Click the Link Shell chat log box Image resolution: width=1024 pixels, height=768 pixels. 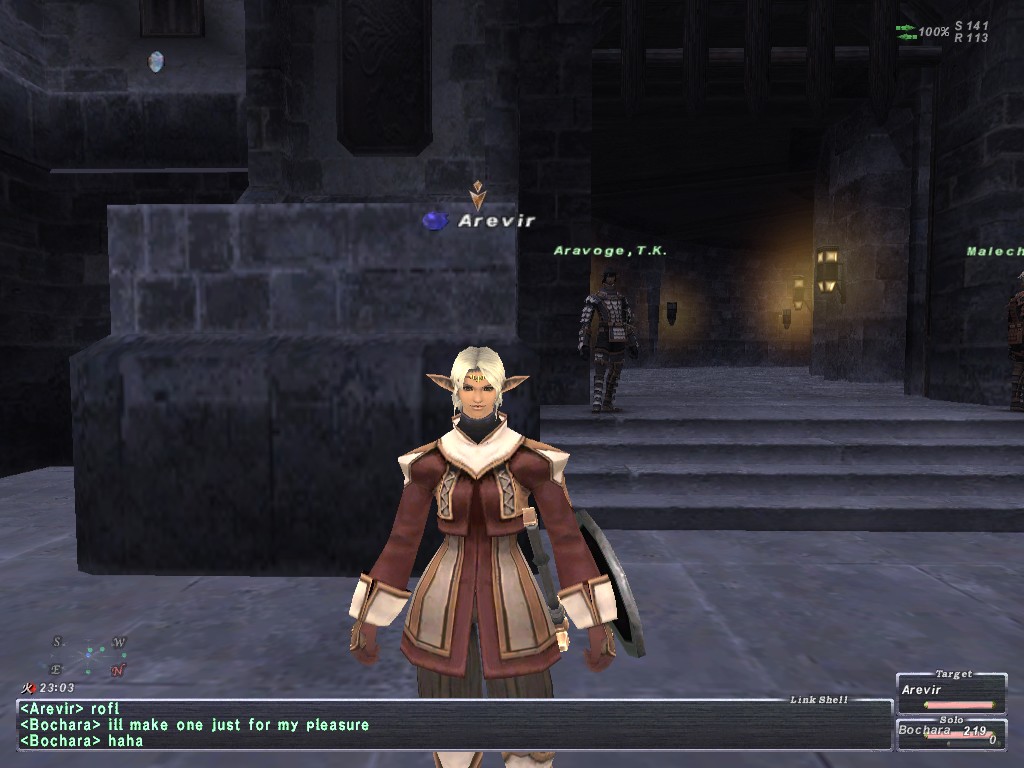coord(455,725)
